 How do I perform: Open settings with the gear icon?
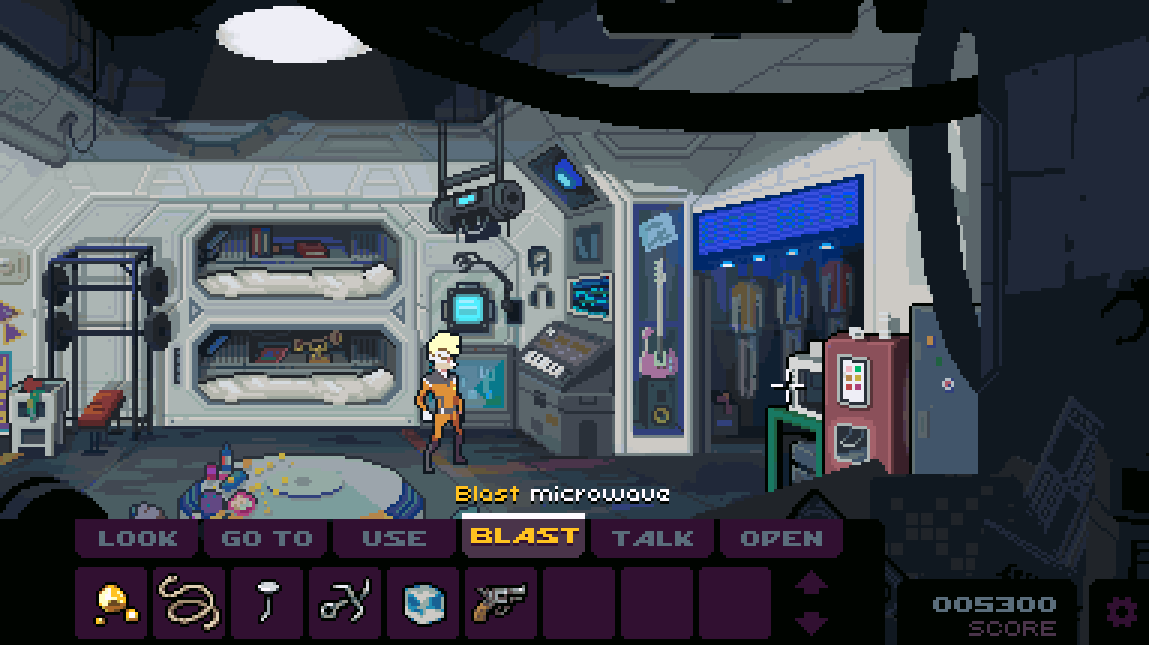[x=1120, y=611]
